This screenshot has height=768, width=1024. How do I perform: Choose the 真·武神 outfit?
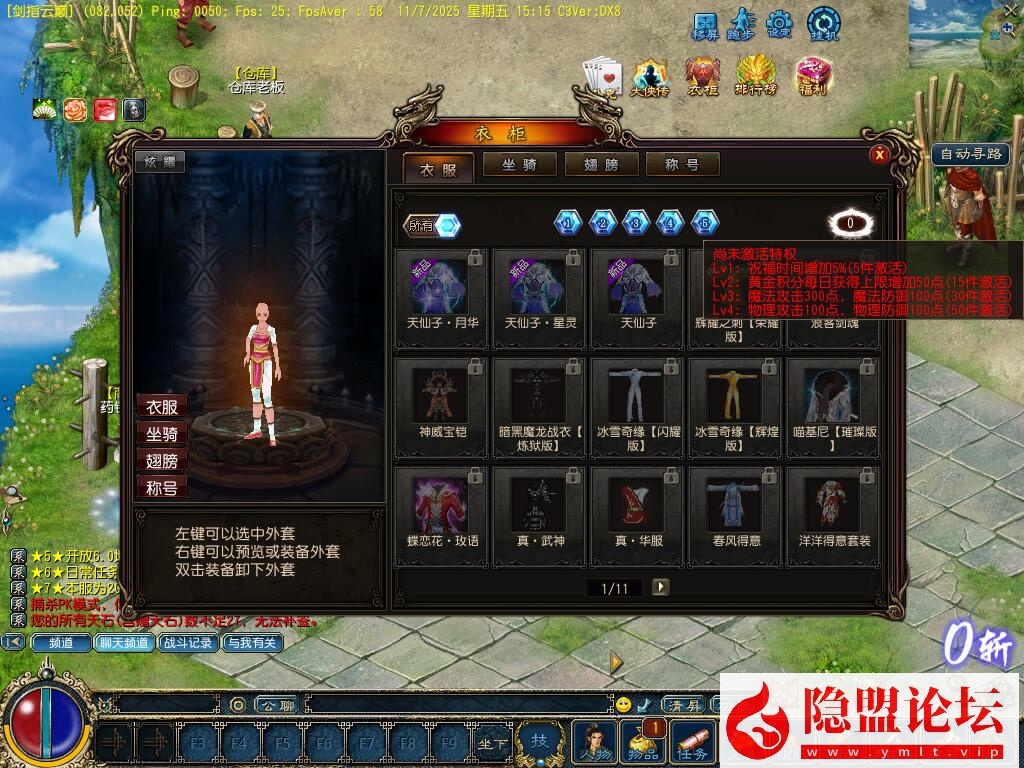point(540,515)
